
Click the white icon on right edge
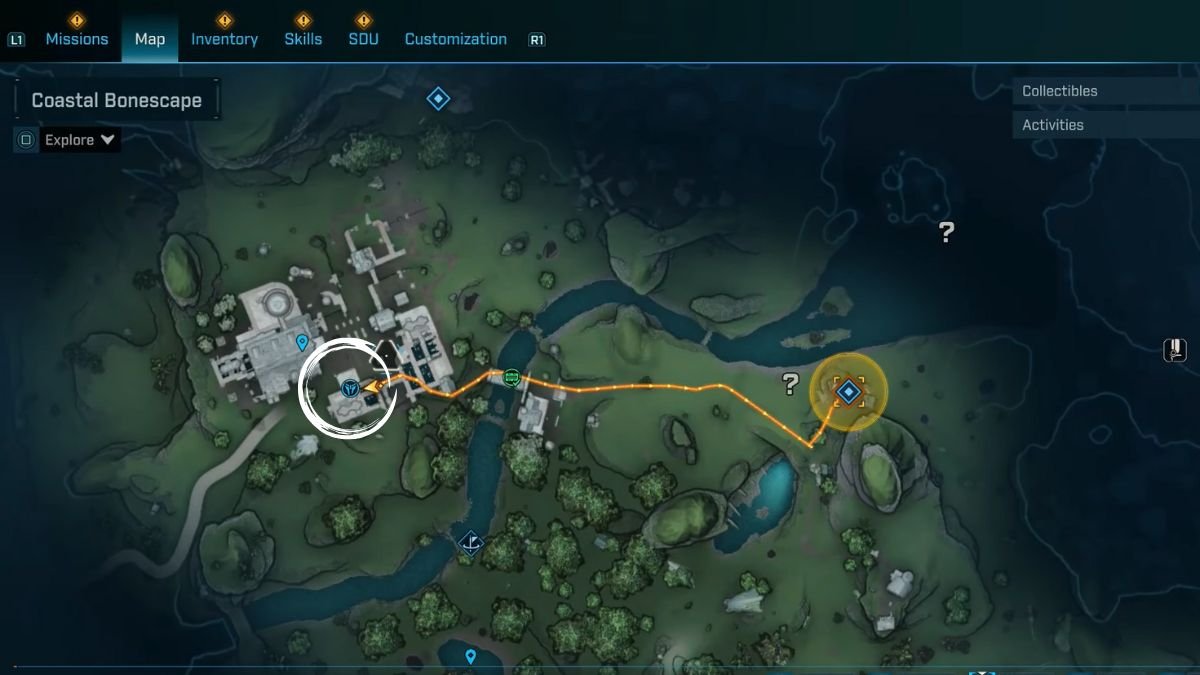point(1175,350)
